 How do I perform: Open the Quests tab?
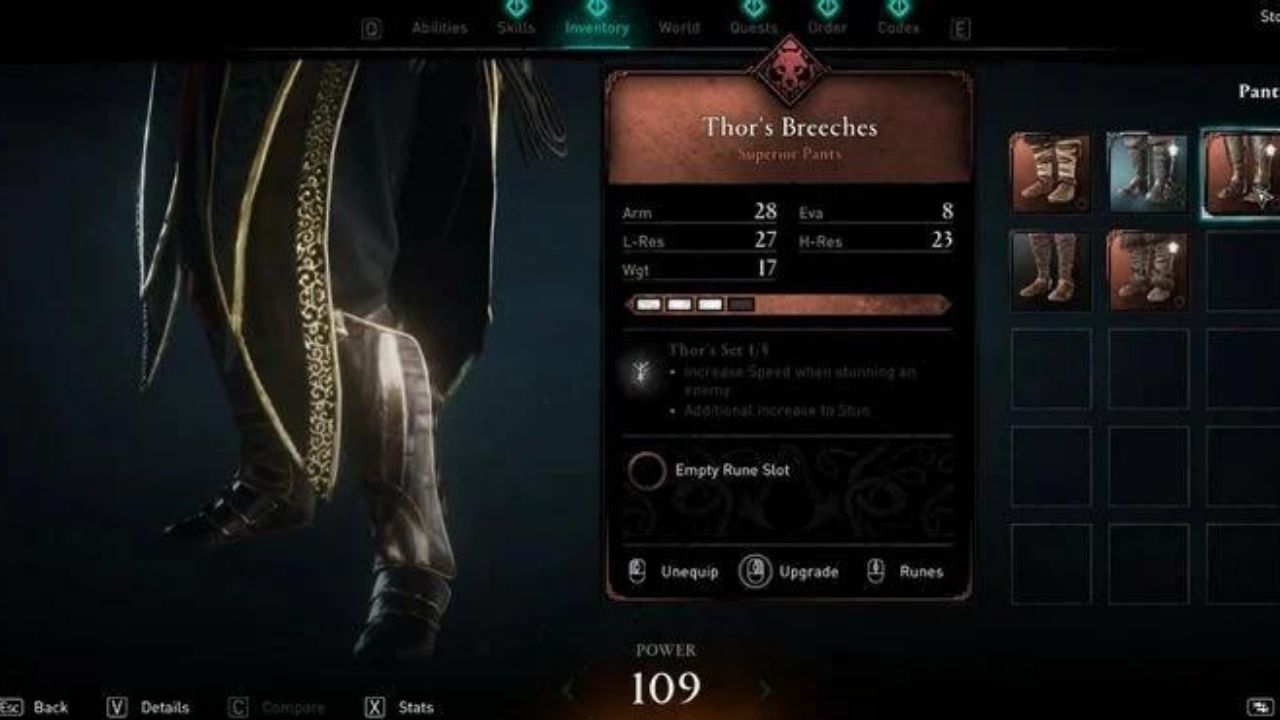coord(754,27)
